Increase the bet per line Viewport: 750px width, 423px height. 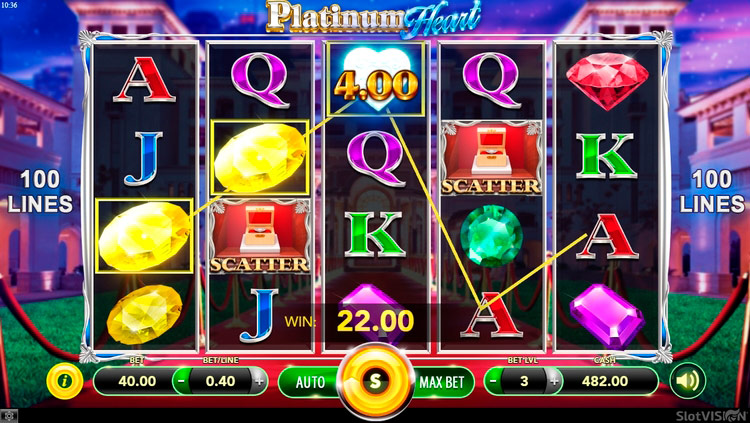click(259, 381)
